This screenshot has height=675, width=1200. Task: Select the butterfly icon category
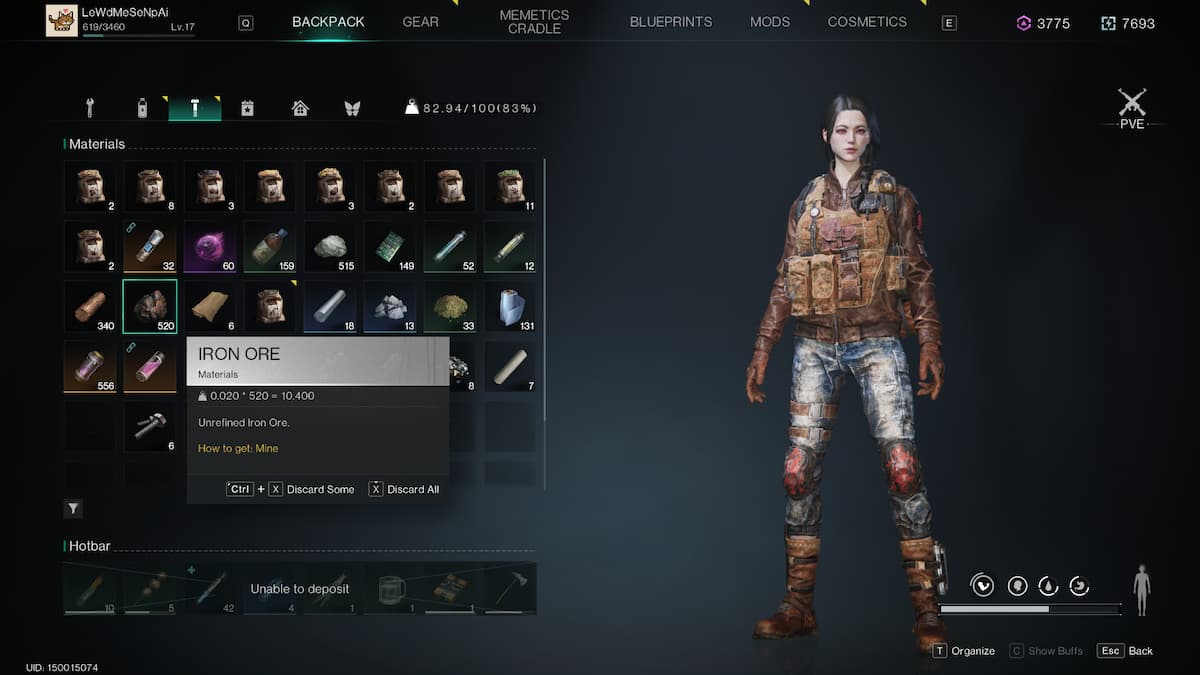(352, 108)
